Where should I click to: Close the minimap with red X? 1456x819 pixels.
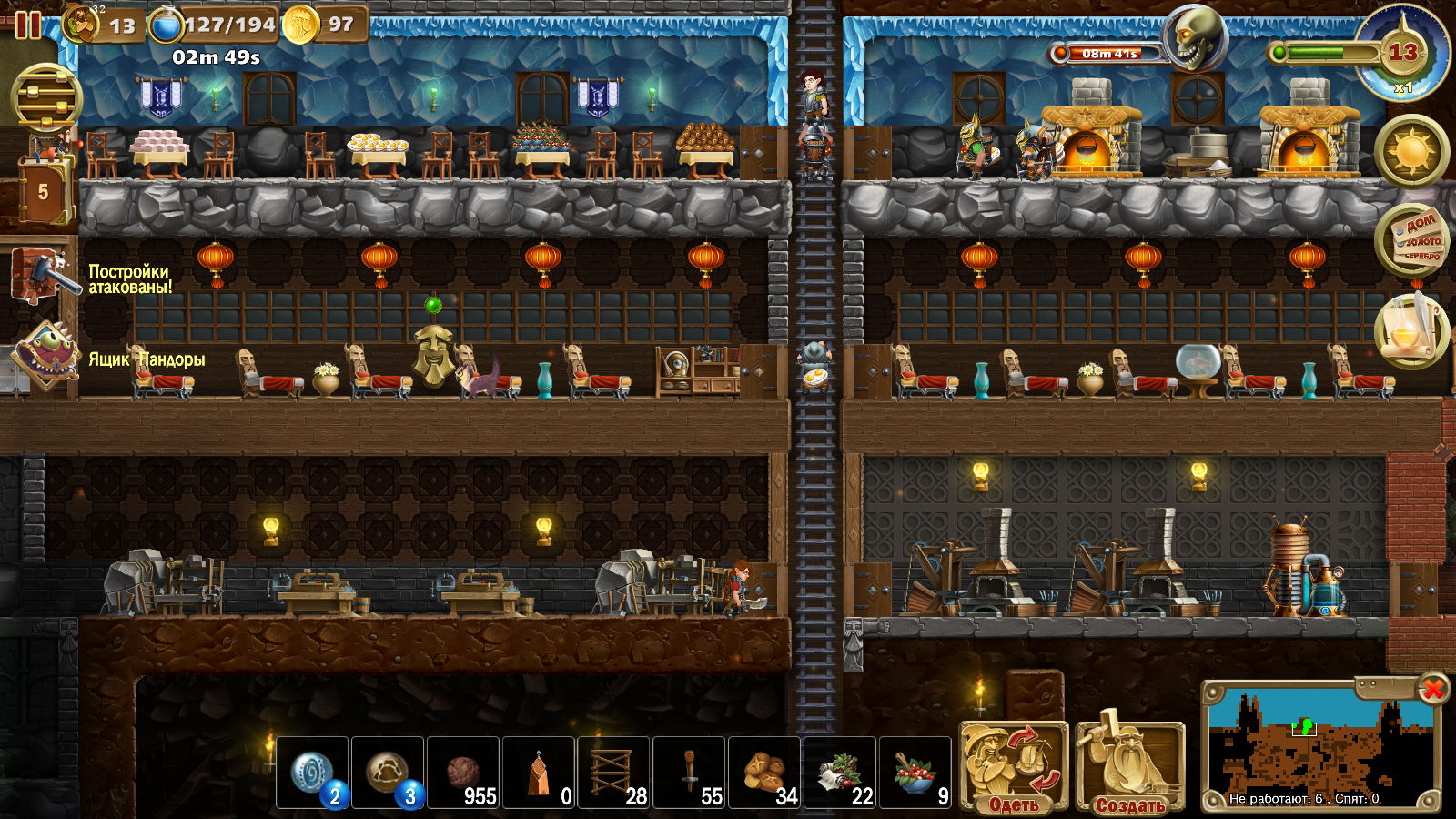click(x=1432, y=690)
